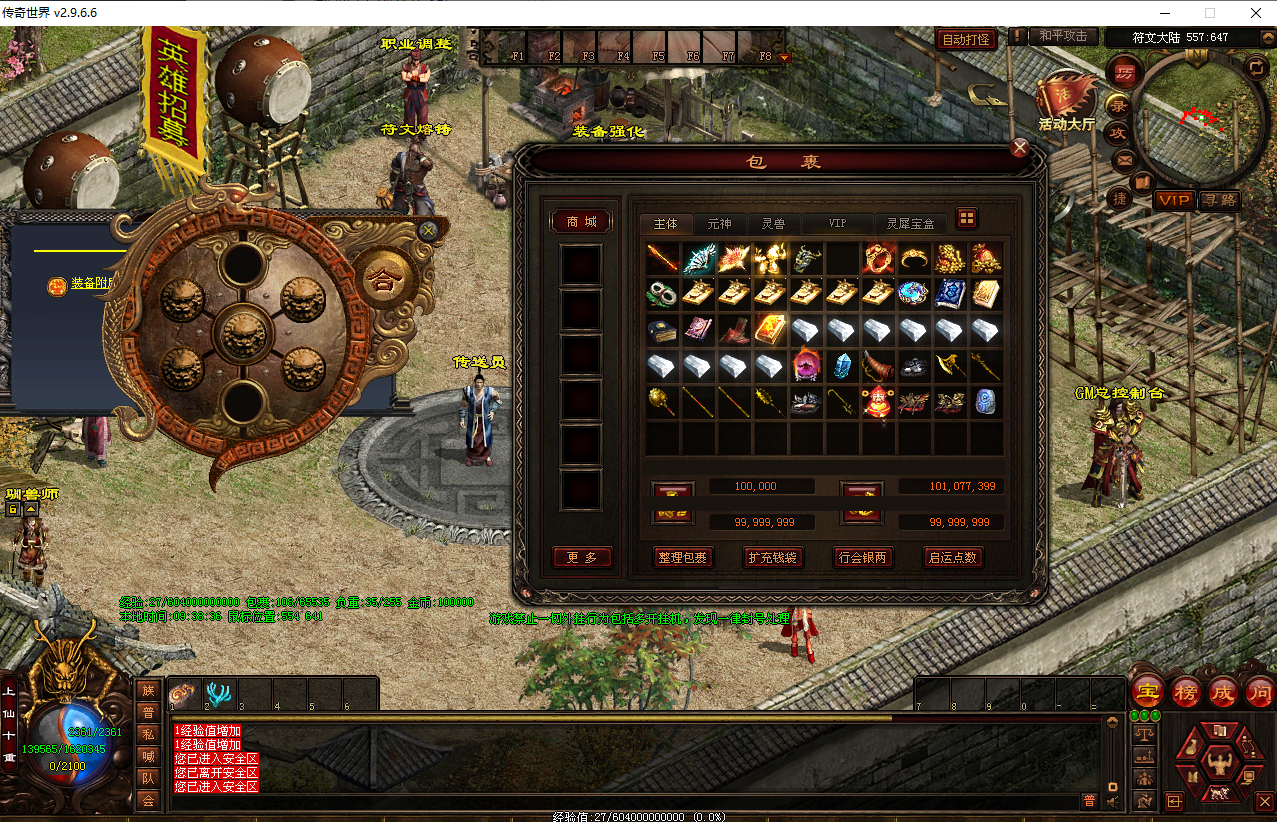The width and height of the screenshot is (1277, 822).
Task: Close the 包裹 inventory window
Action: [x=1019, y=149]
